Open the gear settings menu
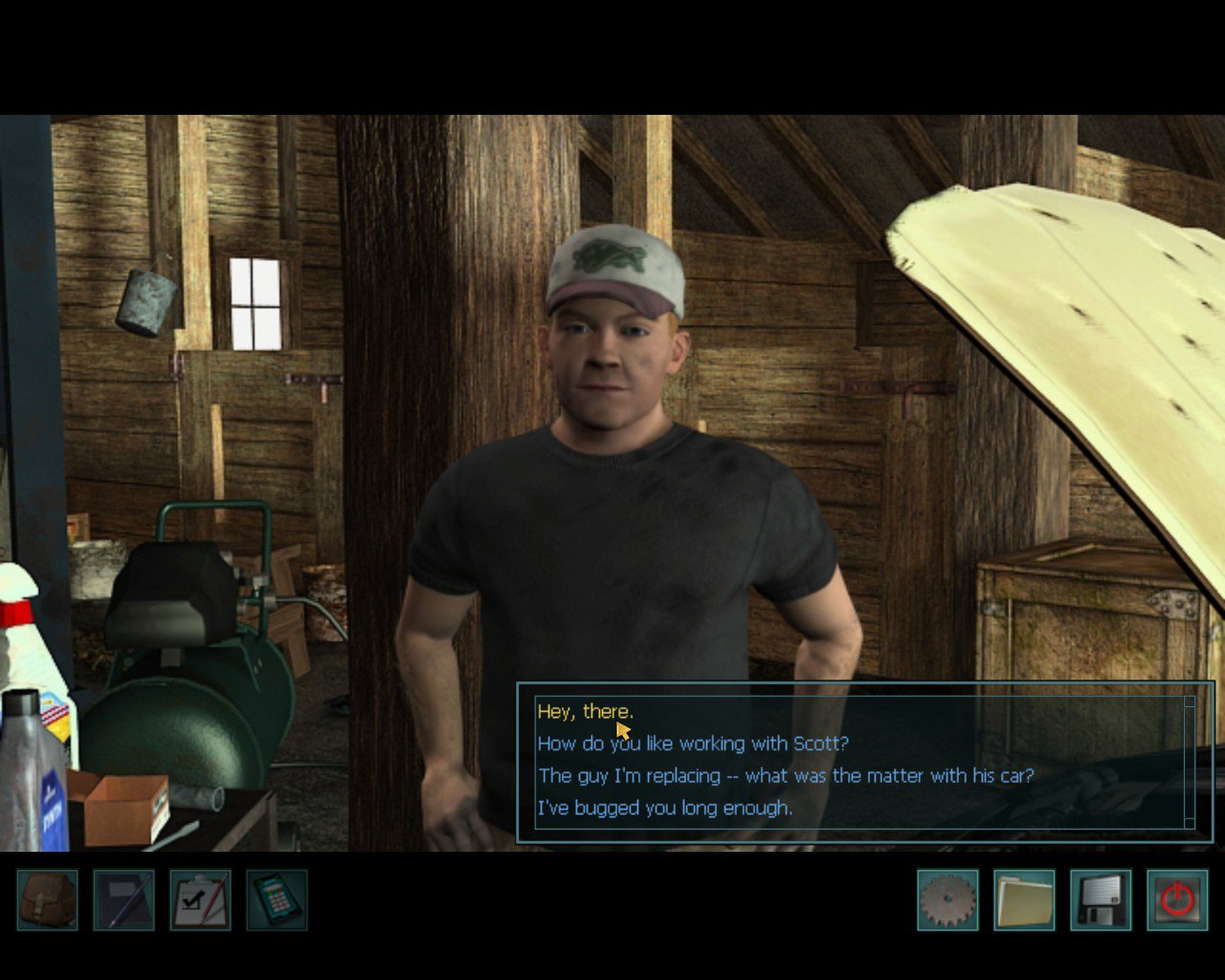This screenshot has height=980, width=1225. click(947, 900)
